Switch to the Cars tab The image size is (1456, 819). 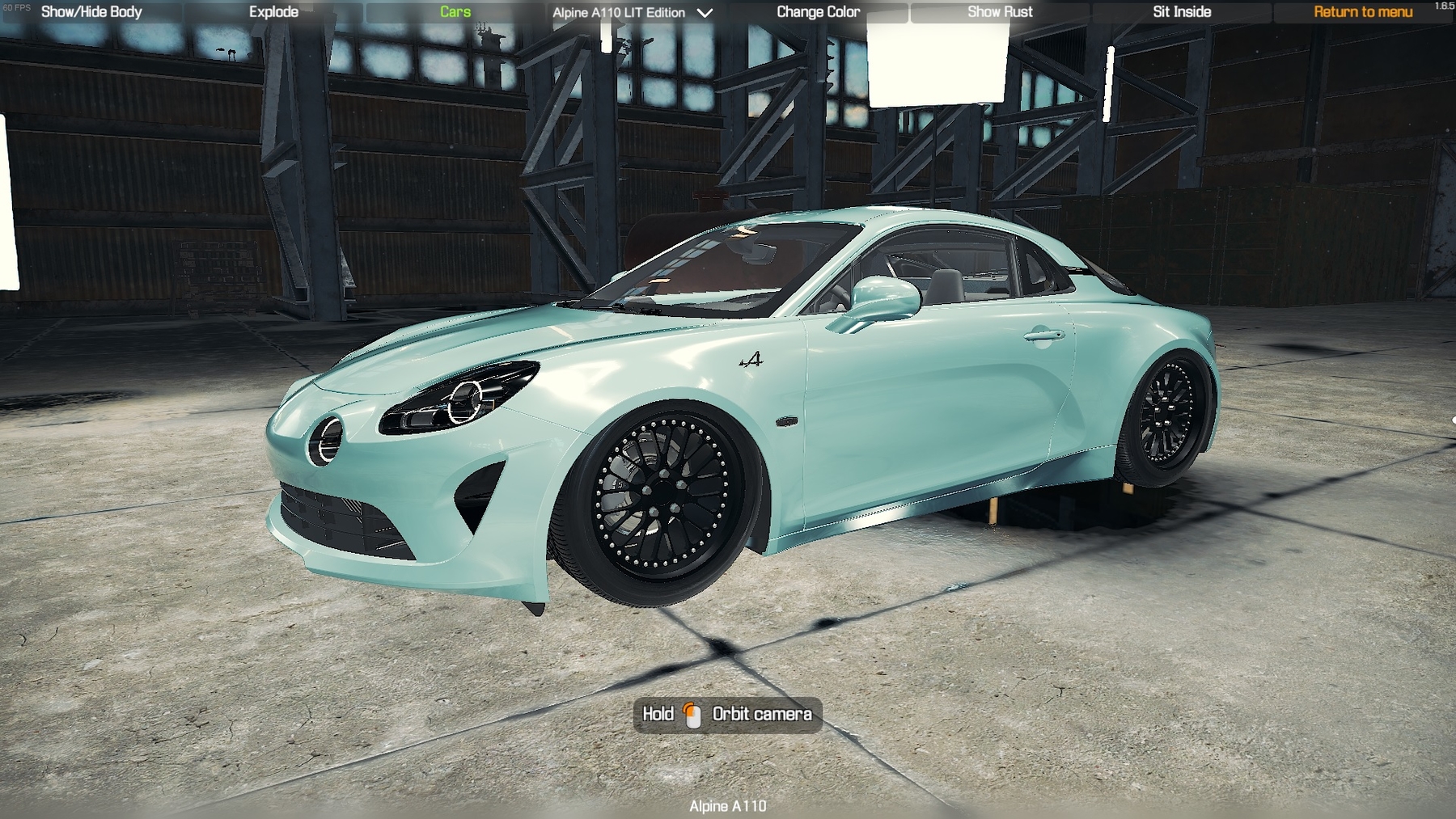455,12
